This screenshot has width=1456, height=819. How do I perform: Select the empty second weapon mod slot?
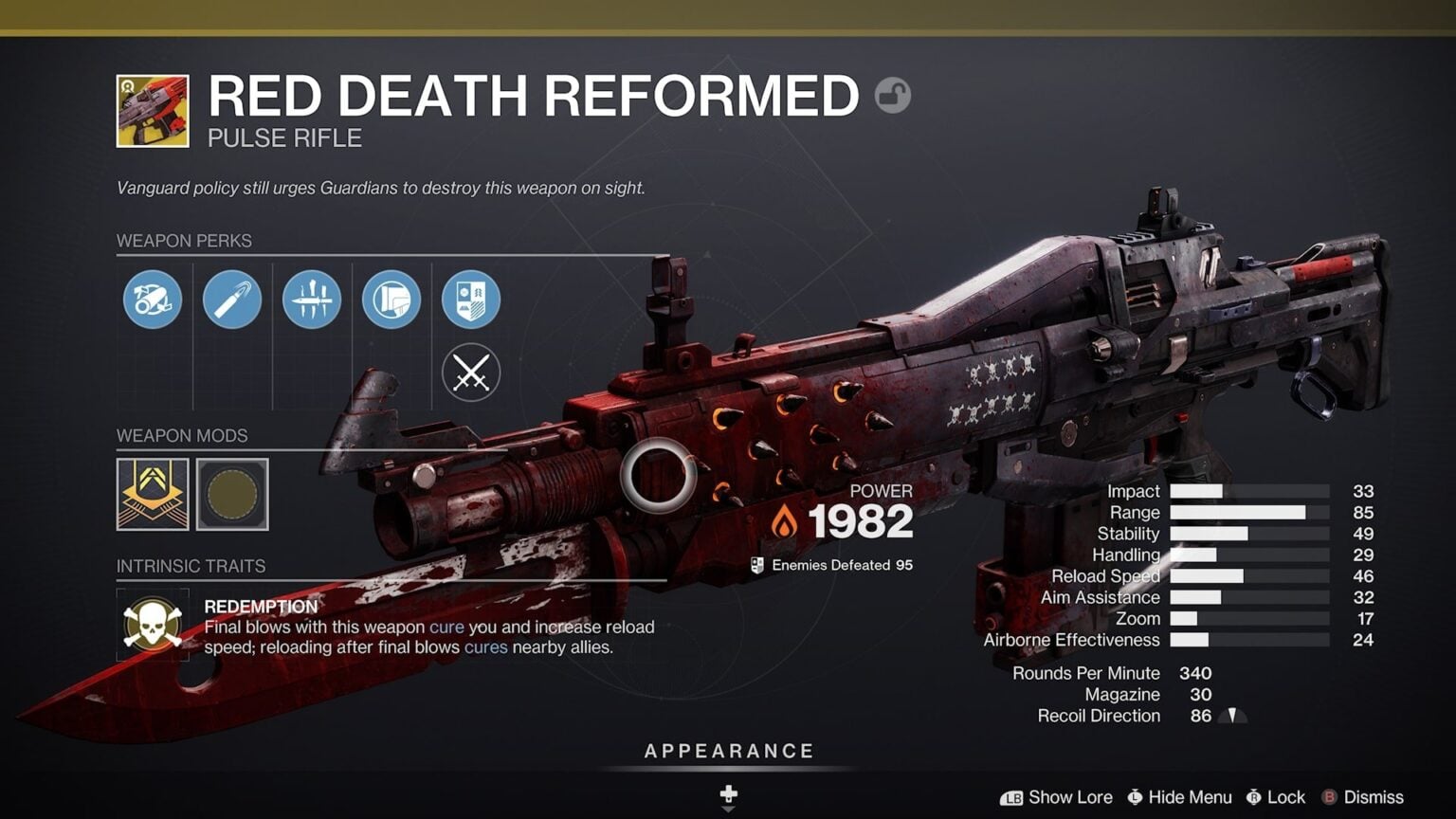pyautogui.click(x=232, y=493)
